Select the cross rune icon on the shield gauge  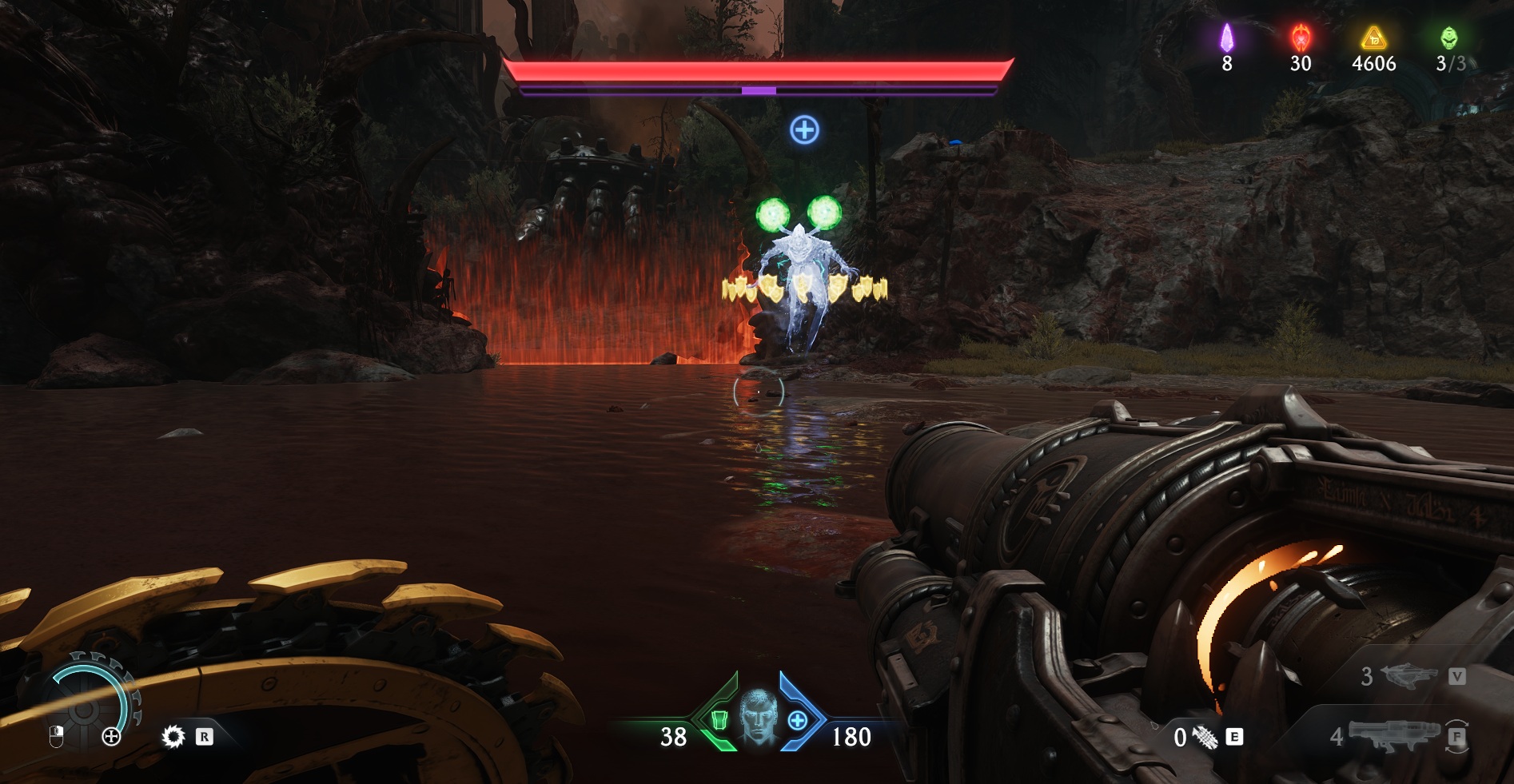pyautogui.click(x=111, y=737)
